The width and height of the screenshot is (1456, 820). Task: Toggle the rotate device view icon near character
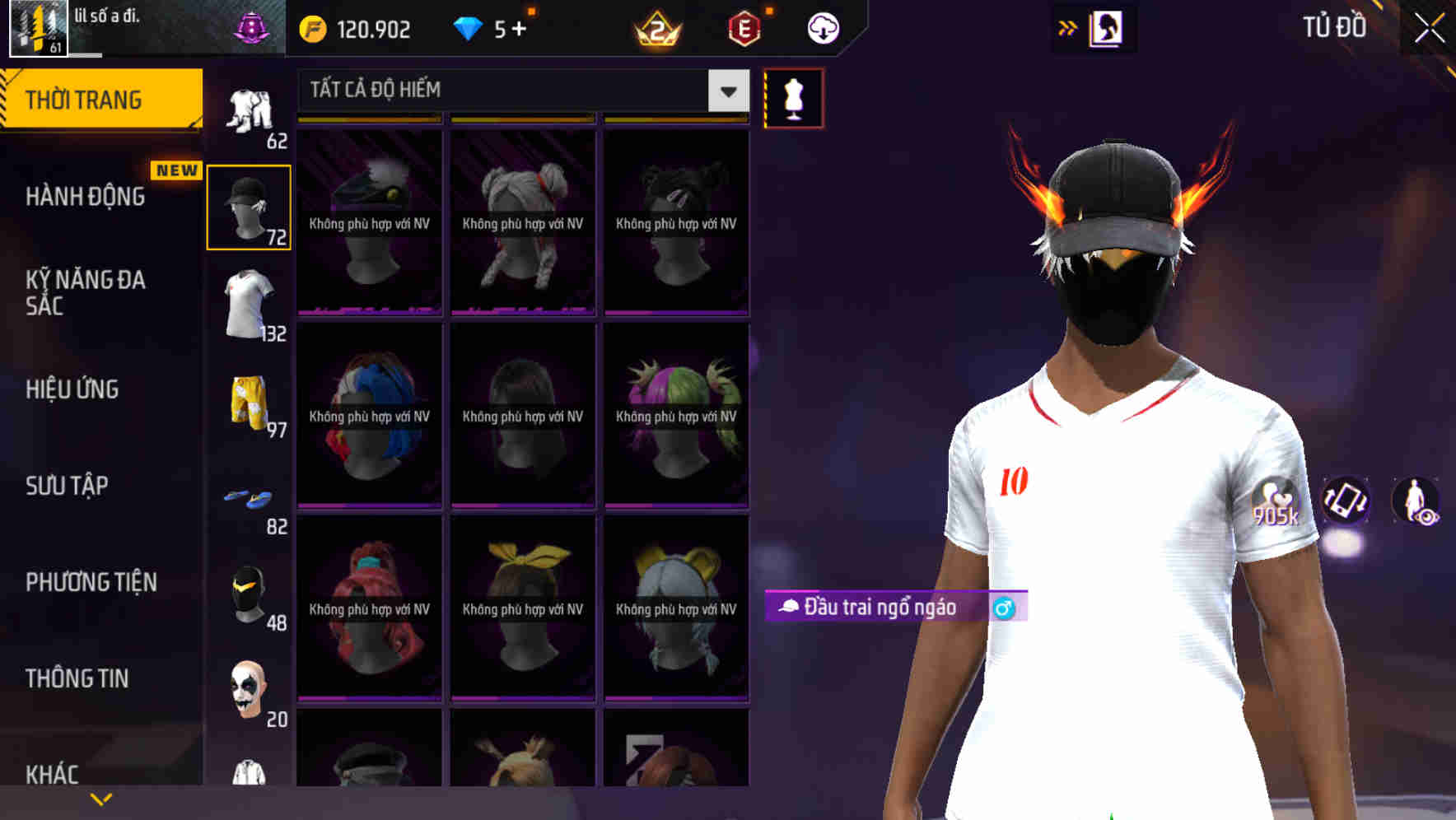(x=1346, y=502)
